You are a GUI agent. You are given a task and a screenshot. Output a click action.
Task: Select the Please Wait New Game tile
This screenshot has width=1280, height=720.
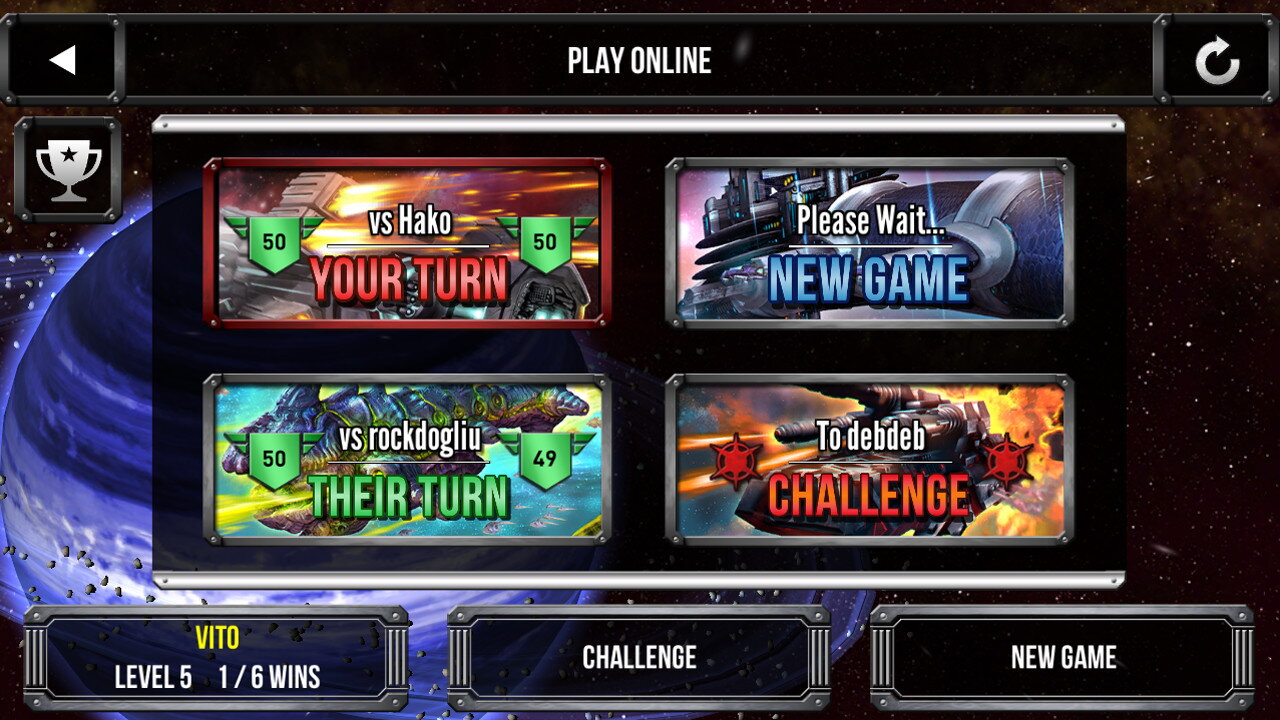click(x=869, y=243)
